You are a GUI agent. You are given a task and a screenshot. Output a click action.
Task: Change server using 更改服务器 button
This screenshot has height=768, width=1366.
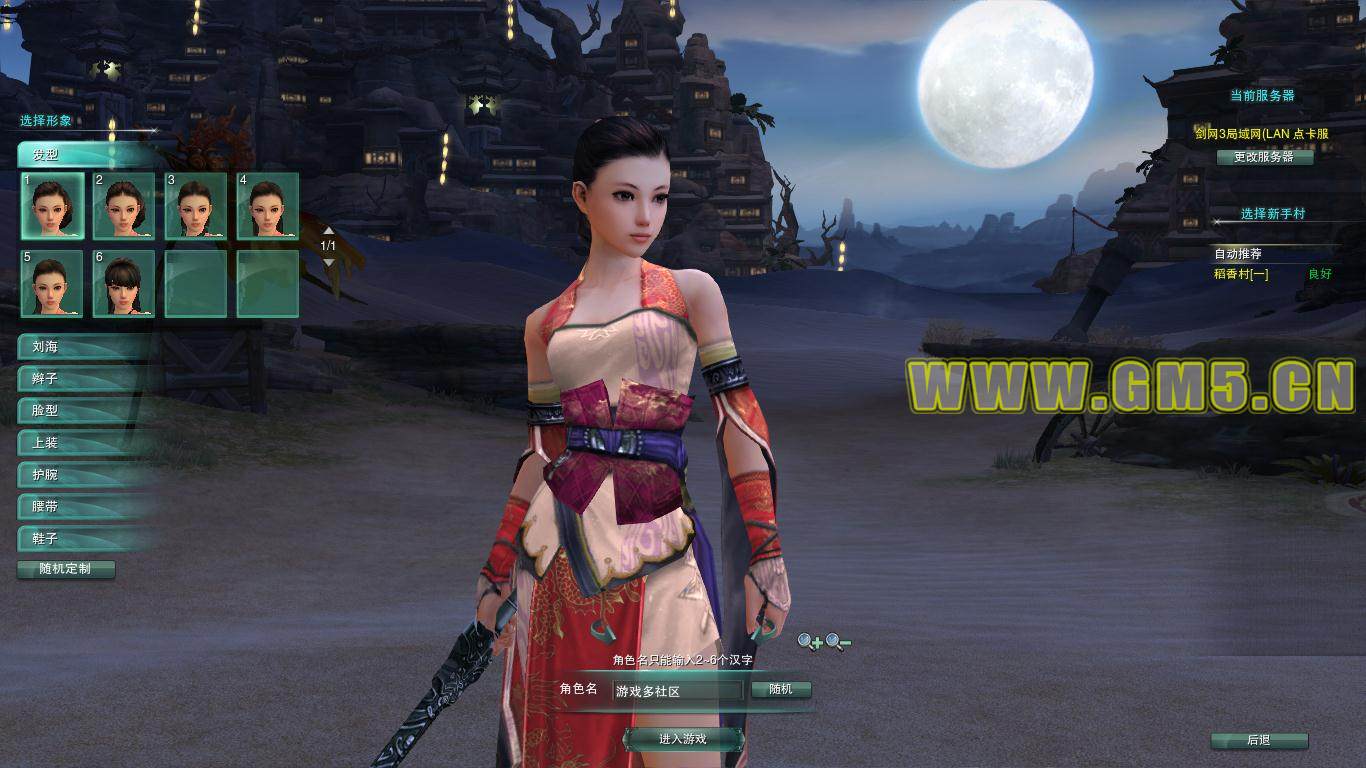1264,157
